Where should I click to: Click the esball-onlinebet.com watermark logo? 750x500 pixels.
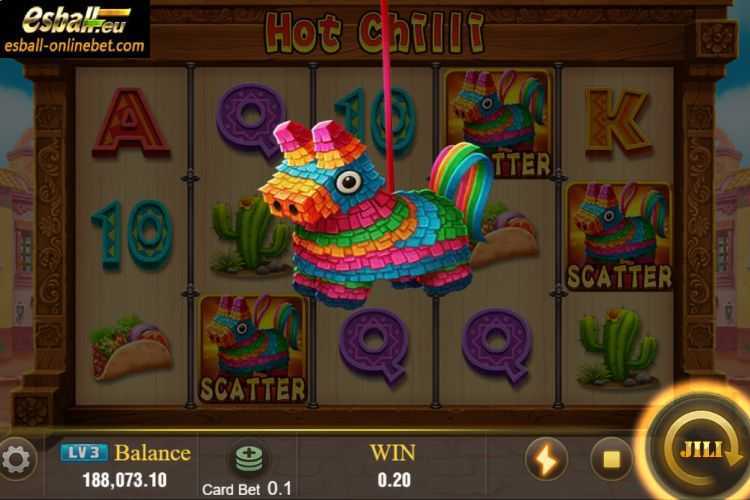75,29
